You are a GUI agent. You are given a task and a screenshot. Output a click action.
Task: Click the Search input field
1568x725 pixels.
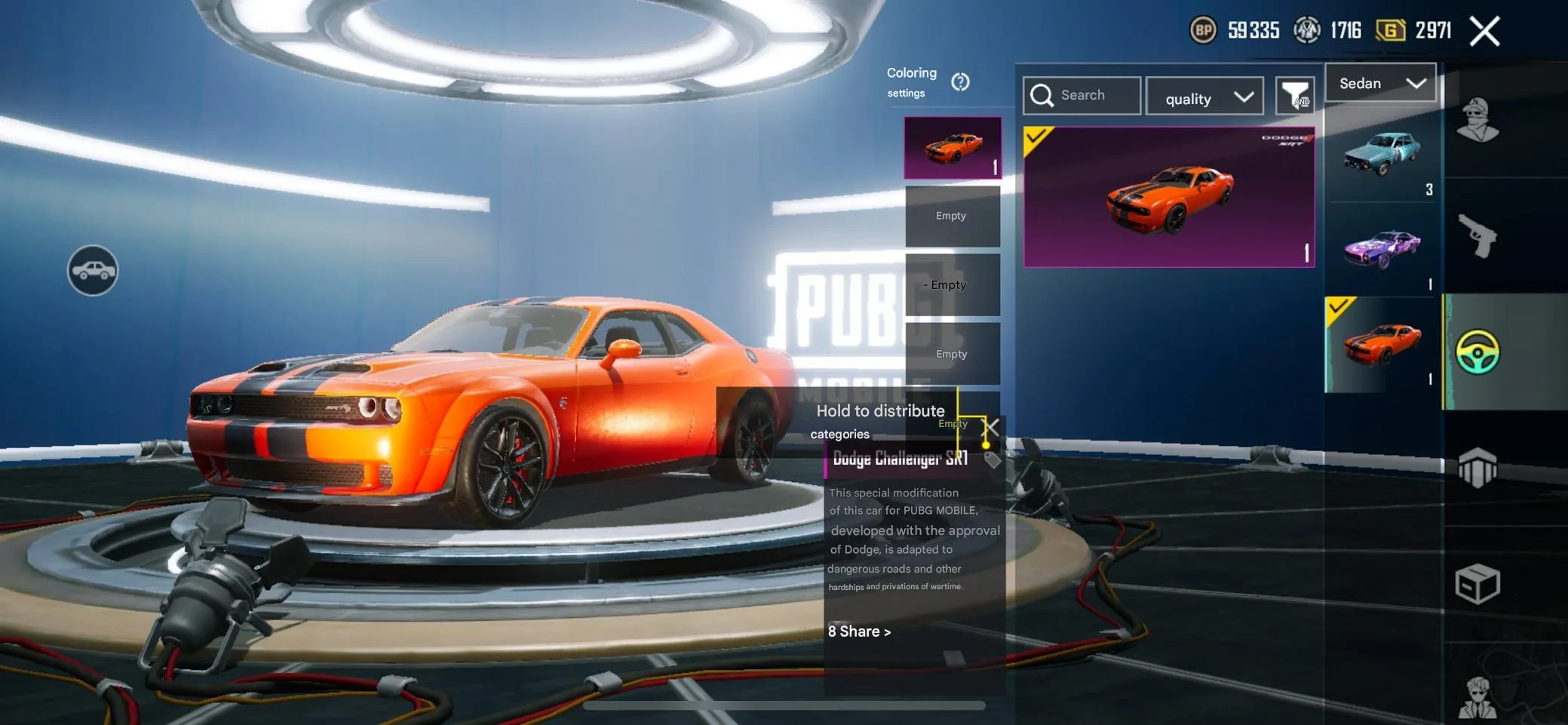[1082, 95]
